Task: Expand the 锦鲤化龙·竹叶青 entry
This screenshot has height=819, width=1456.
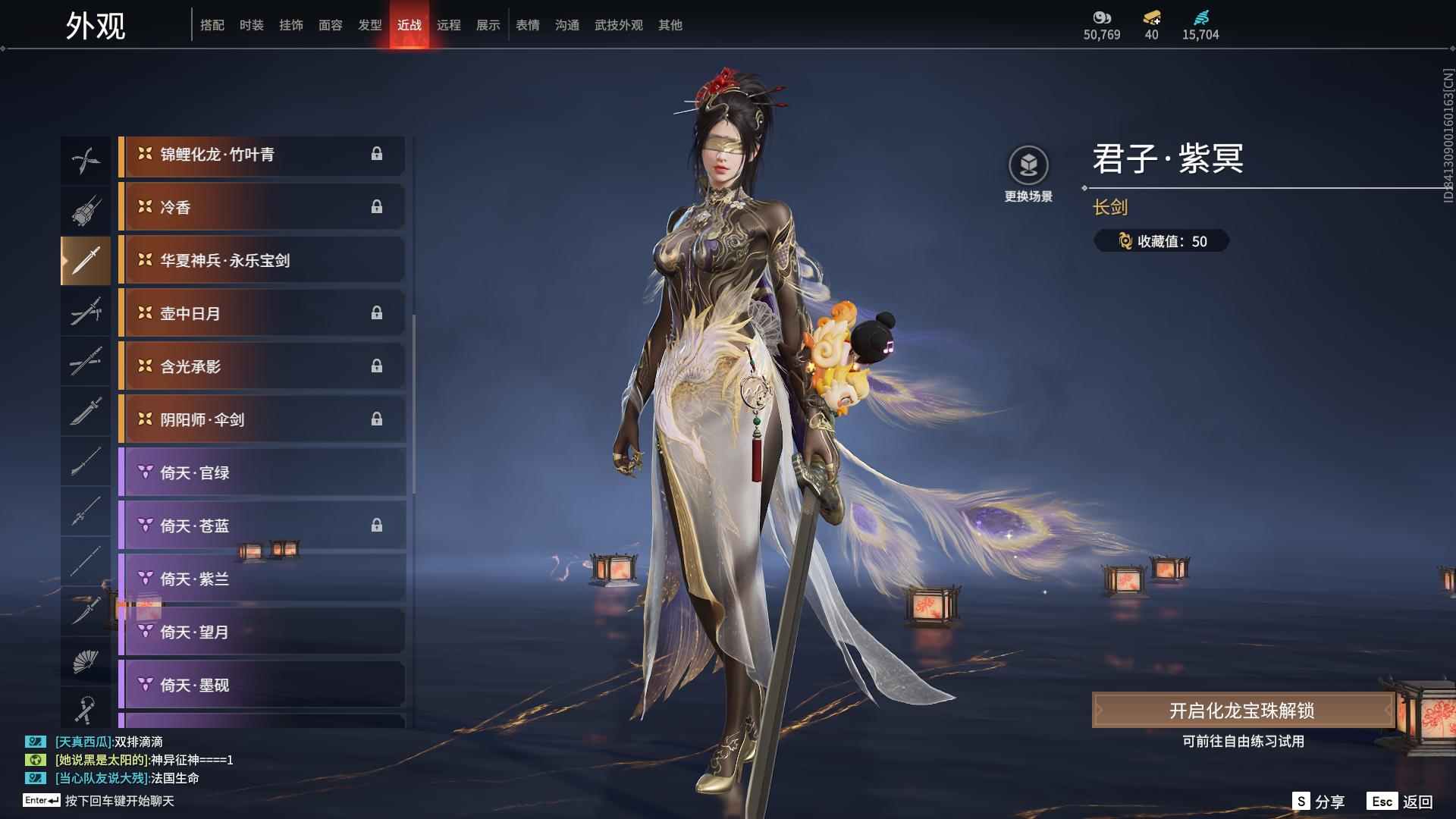Action: tap(262, 154)
